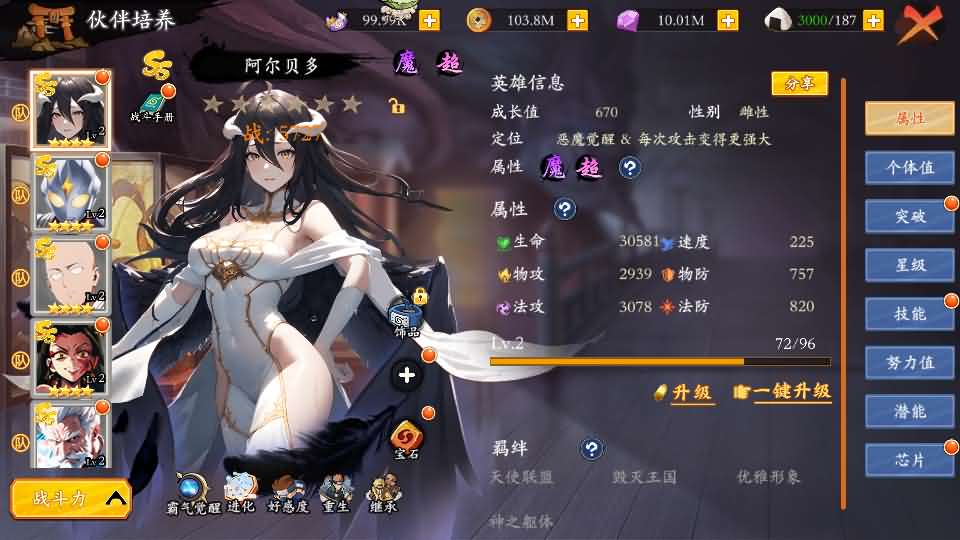Open the 突破 breakthrough tab

click(909, 216)
